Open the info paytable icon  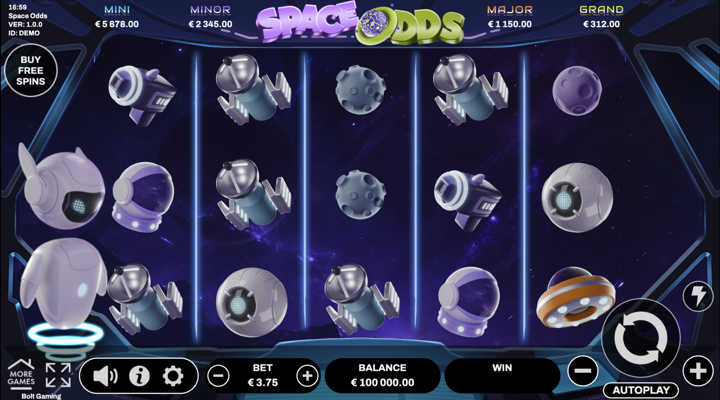click(x=139, y=376)
